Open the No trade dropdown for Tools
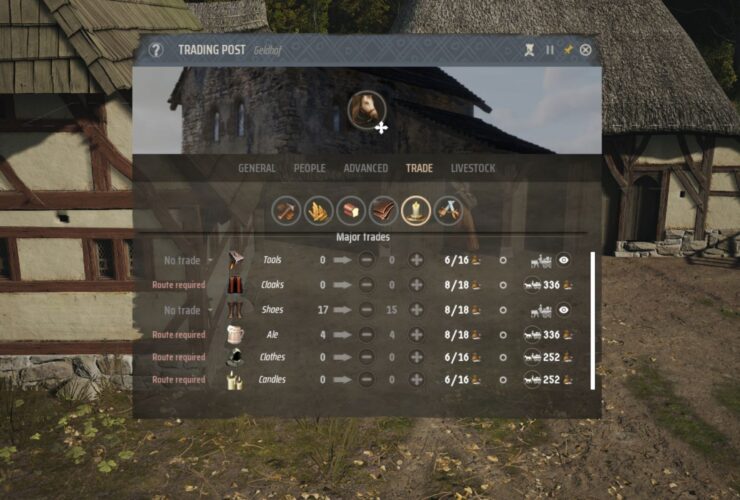 (x=184, y=260)
